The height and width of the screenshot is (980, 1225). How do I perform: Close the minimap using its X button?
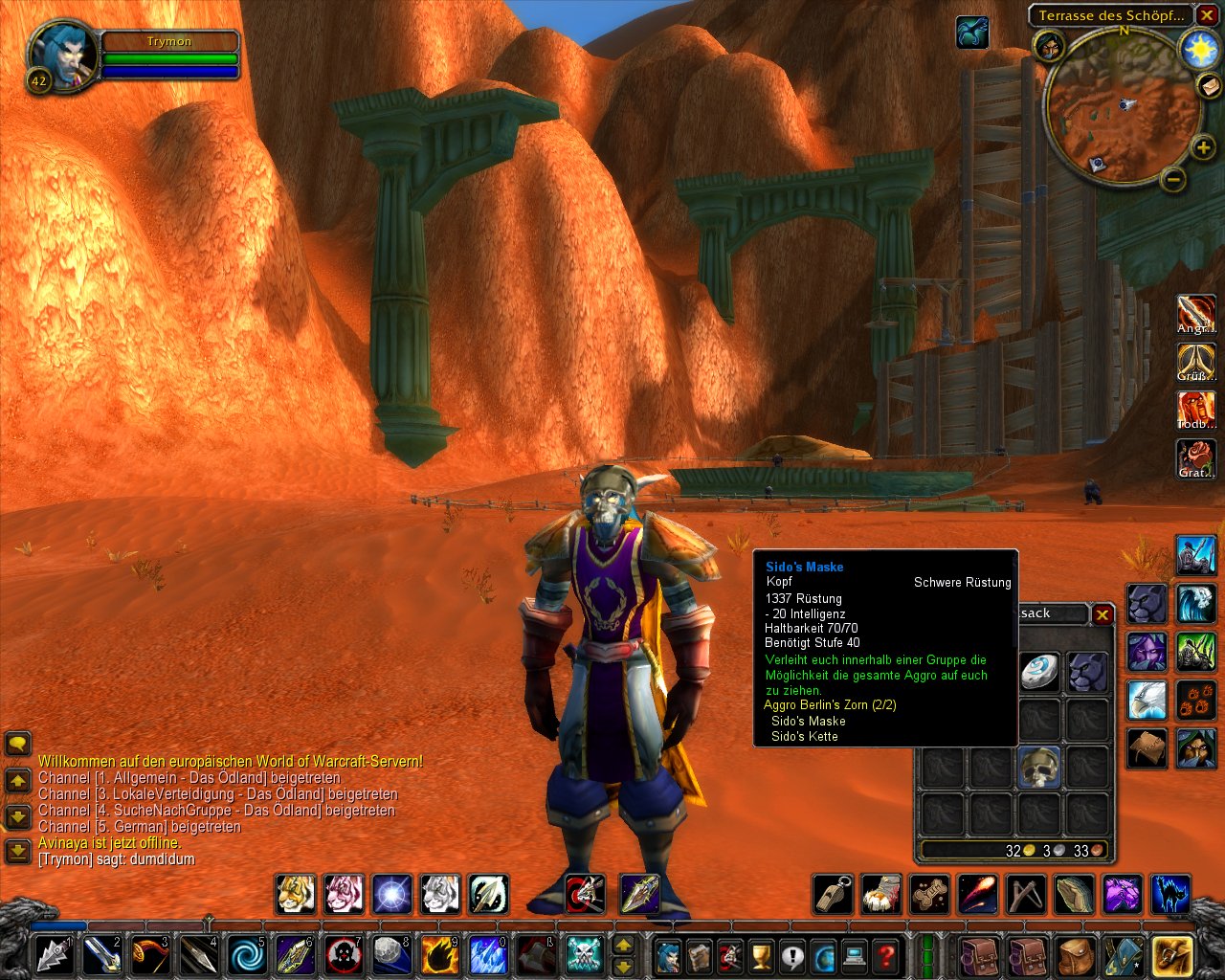click(1207, 15)
